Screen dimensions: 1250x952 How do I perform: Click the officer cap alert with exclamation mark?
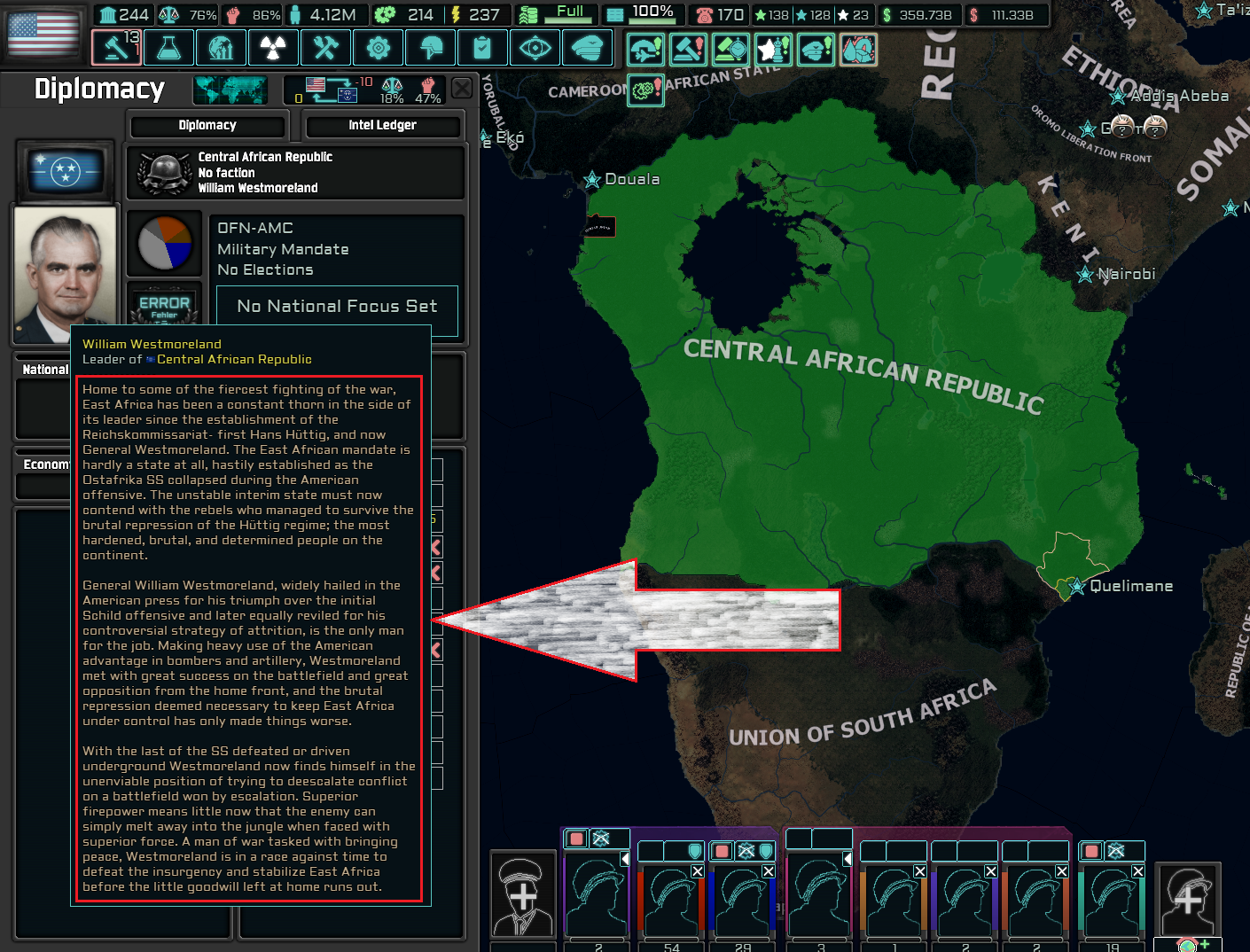click(814, 50)
